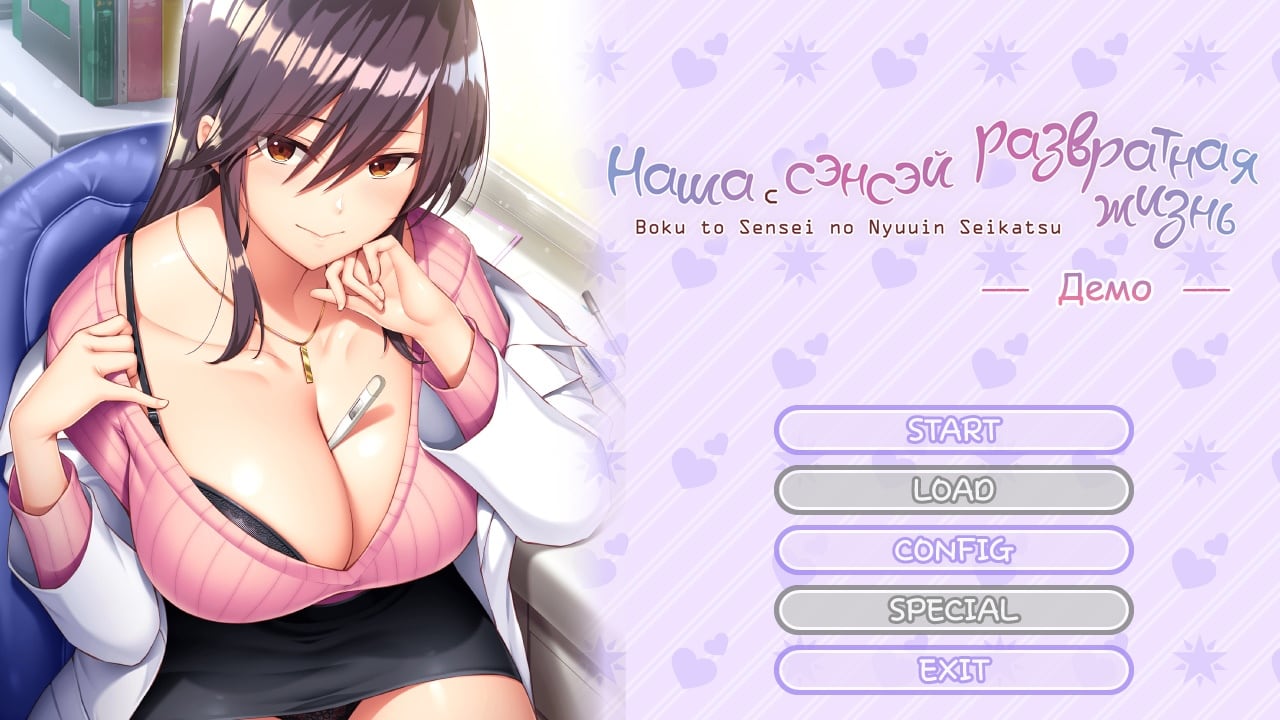Open the CONFIG settings

(953, 550)
